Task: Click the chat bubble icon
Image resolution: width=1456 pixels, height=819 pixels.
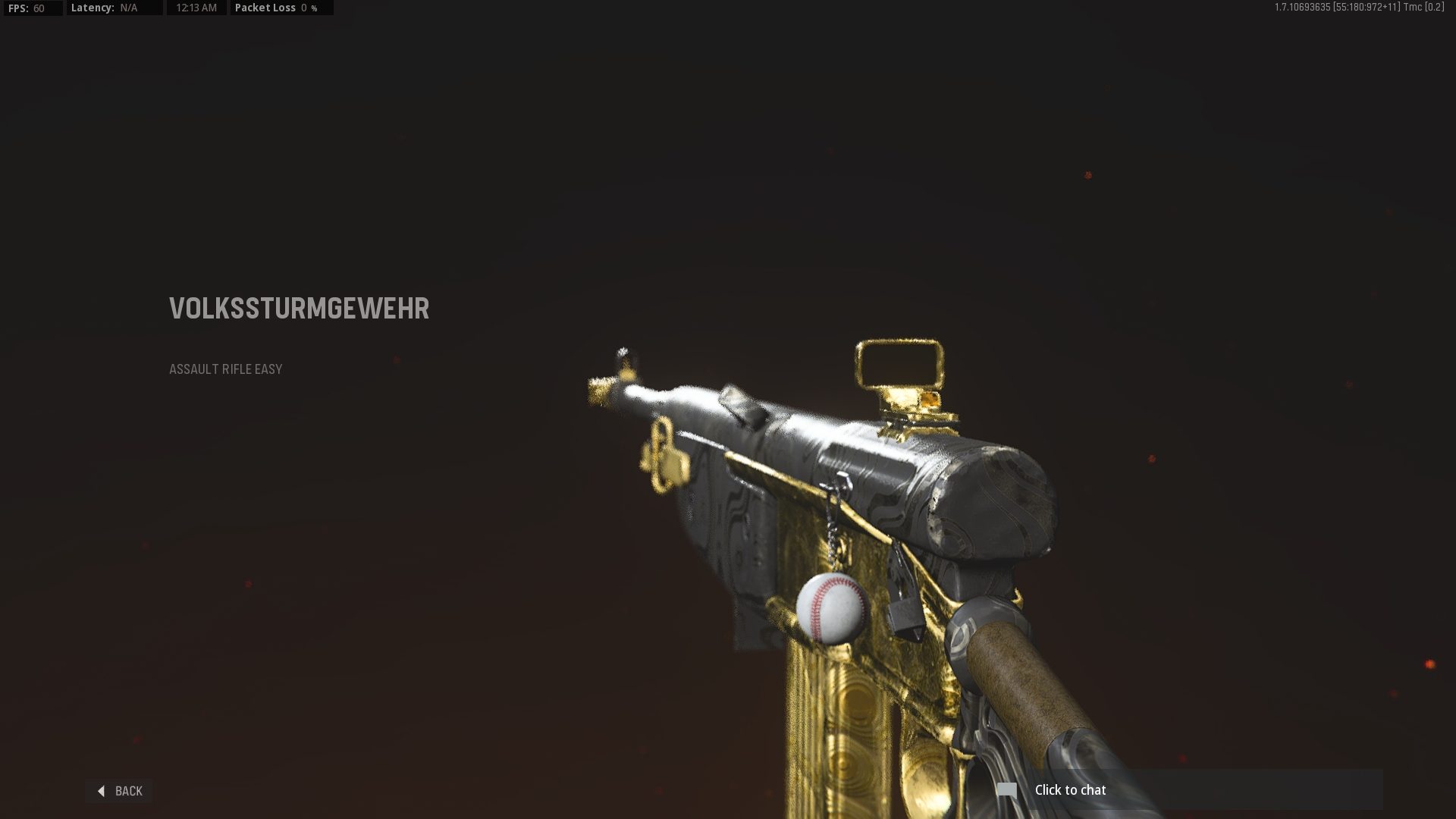Action: (1006, 789)
